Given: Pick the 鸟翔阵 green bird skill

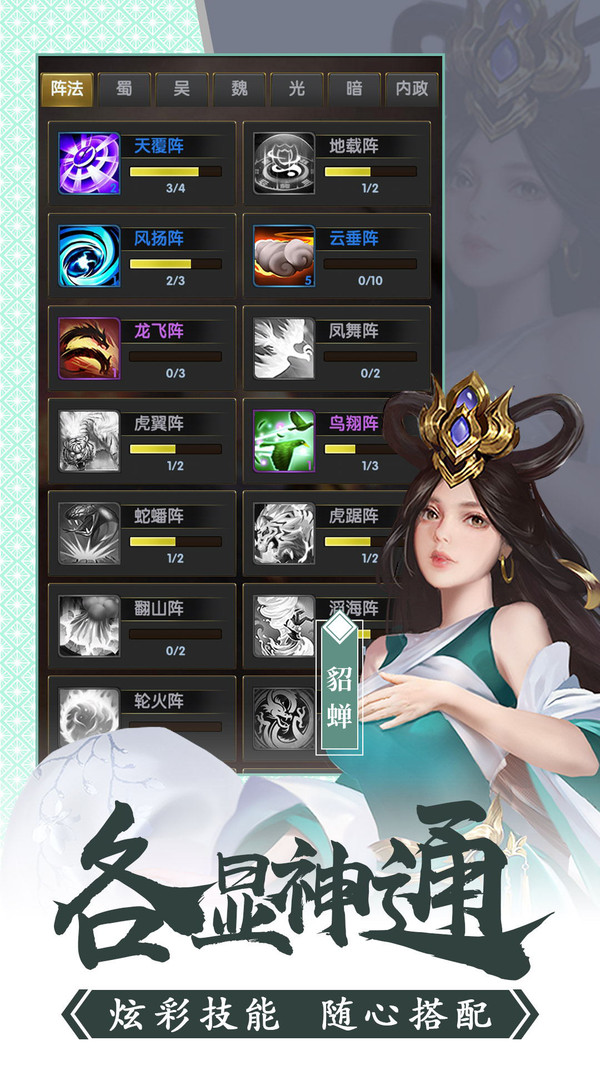Looking at the screenshot, I should (337, 441).
